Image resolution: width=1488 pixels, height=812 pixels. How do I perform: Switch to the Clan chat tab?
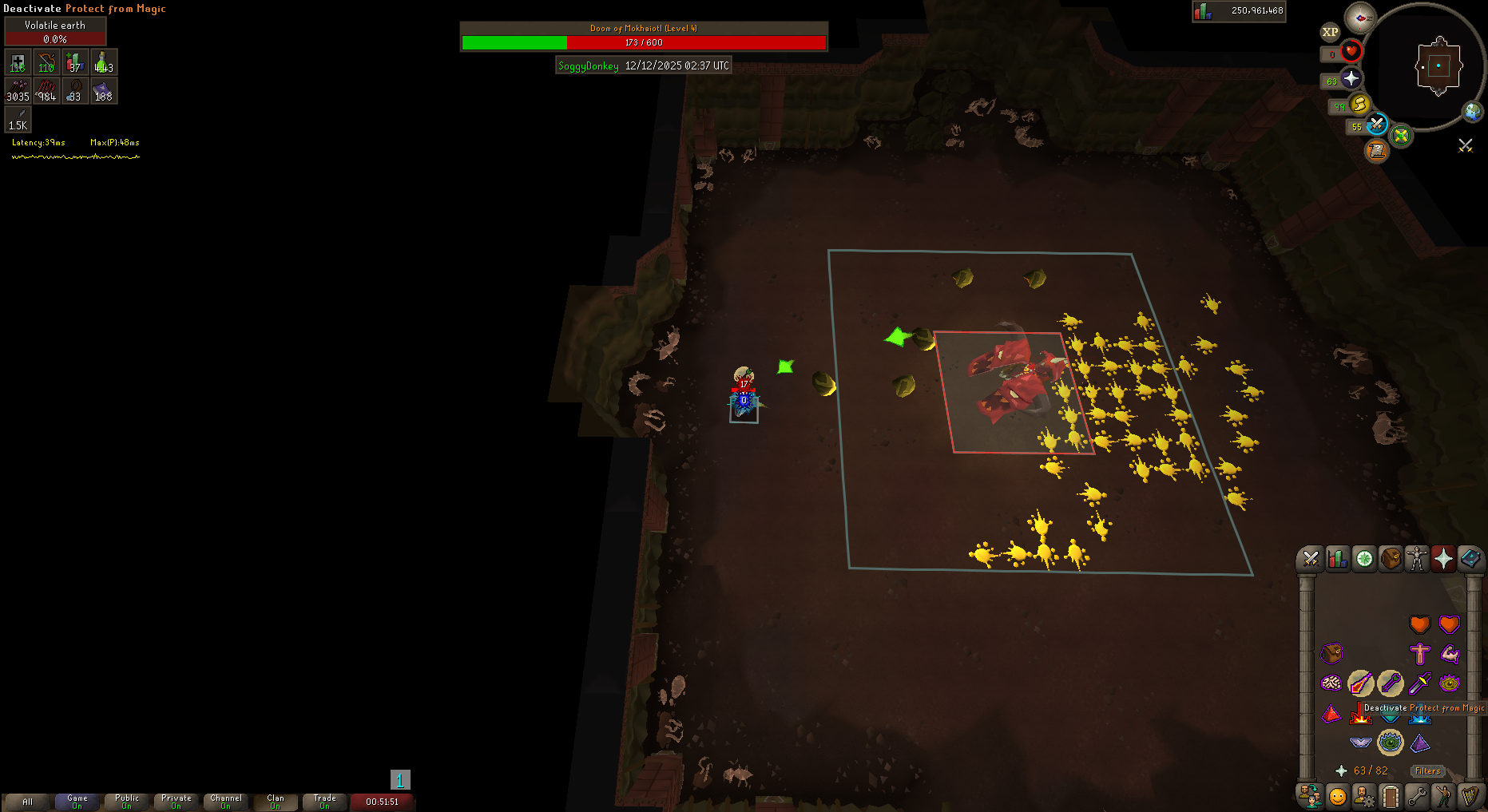[x=276, y=801]
